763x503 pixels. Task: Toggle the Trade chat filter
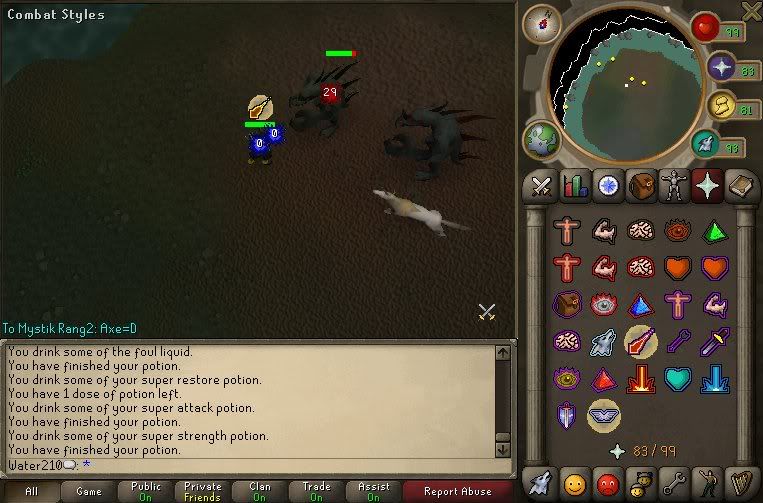click(316, 491)
